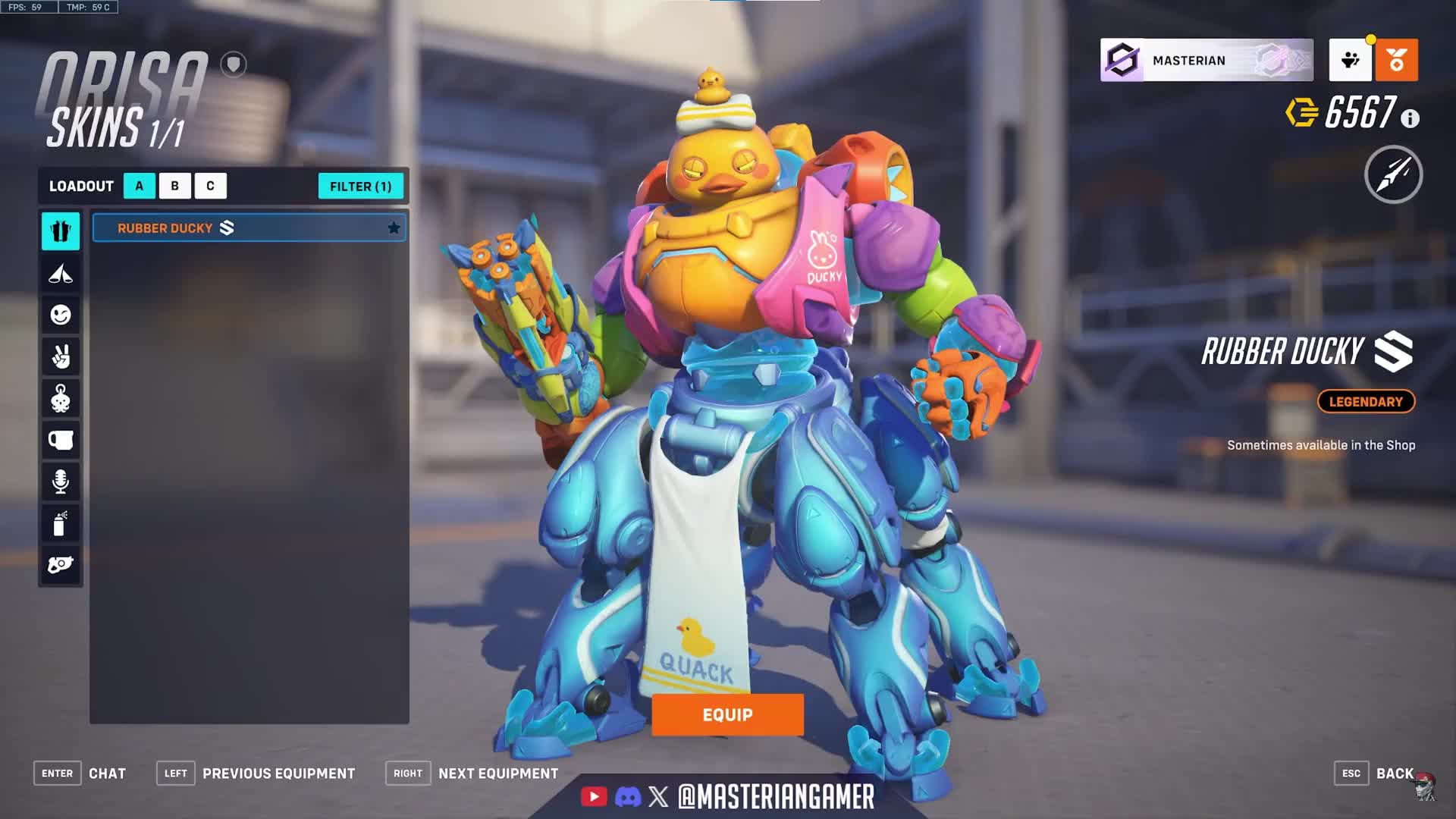Open the social group icon

point(1350,60)
